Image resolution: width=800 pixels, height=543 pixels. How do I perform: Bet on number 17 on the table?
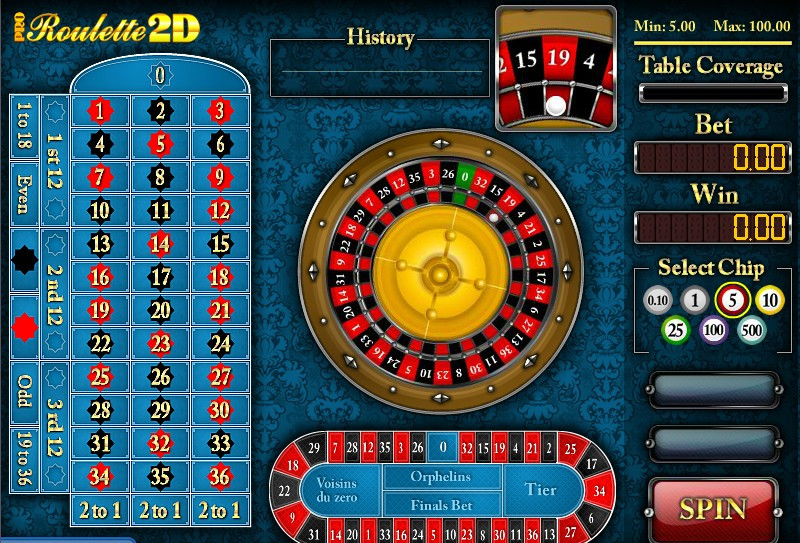160,277
